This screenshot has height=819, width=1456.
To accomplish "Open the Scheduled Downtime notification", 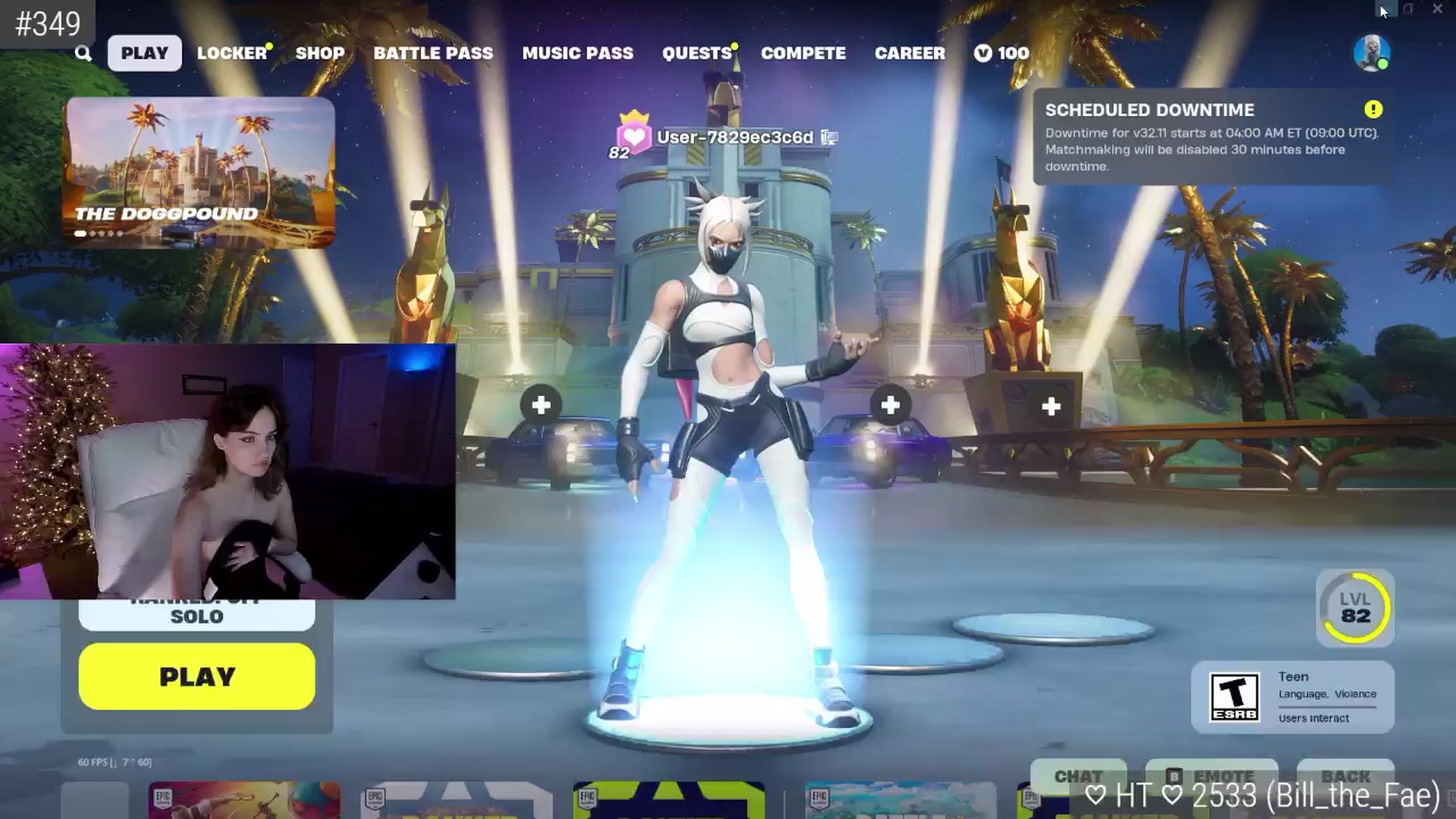I will [x=1212, y=137].
